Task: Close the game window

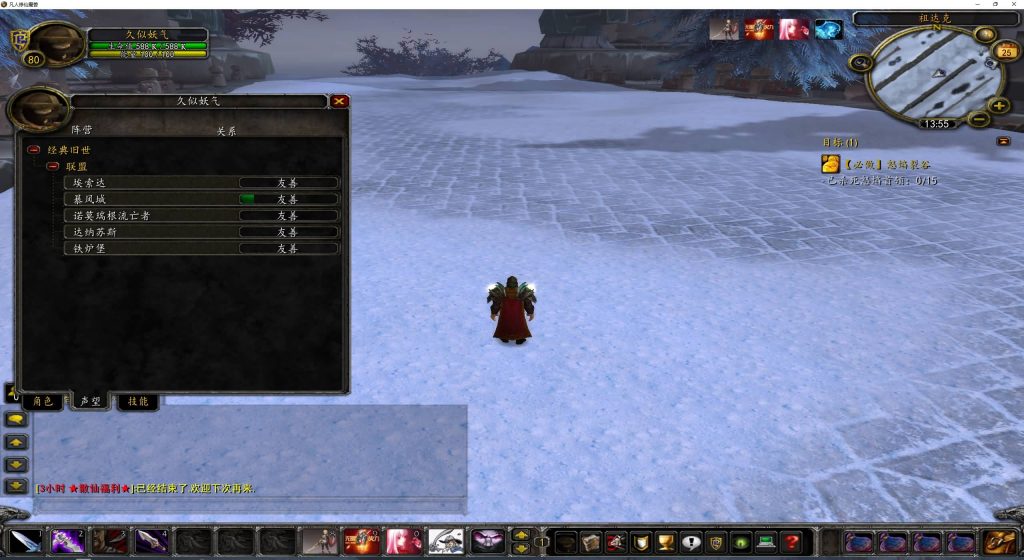Action: [x=1012, y=5]
